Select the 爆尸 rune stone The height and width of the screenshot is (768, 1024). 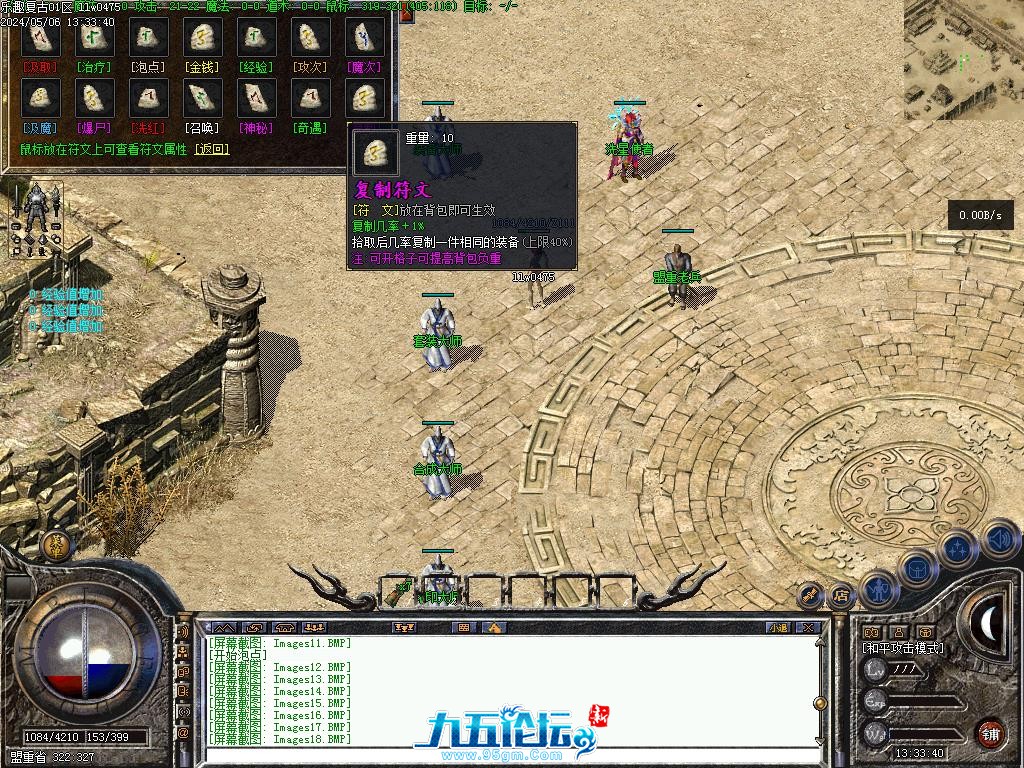click(x=95, y=98)
